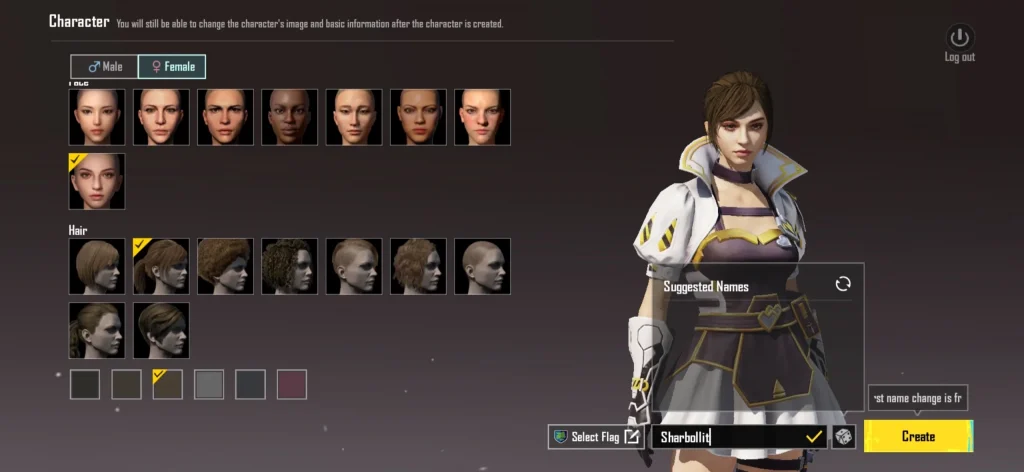This screenshot has width=1024, height=472.
Task: Open the Select Flag option
Action: click(x=596, y=437)
